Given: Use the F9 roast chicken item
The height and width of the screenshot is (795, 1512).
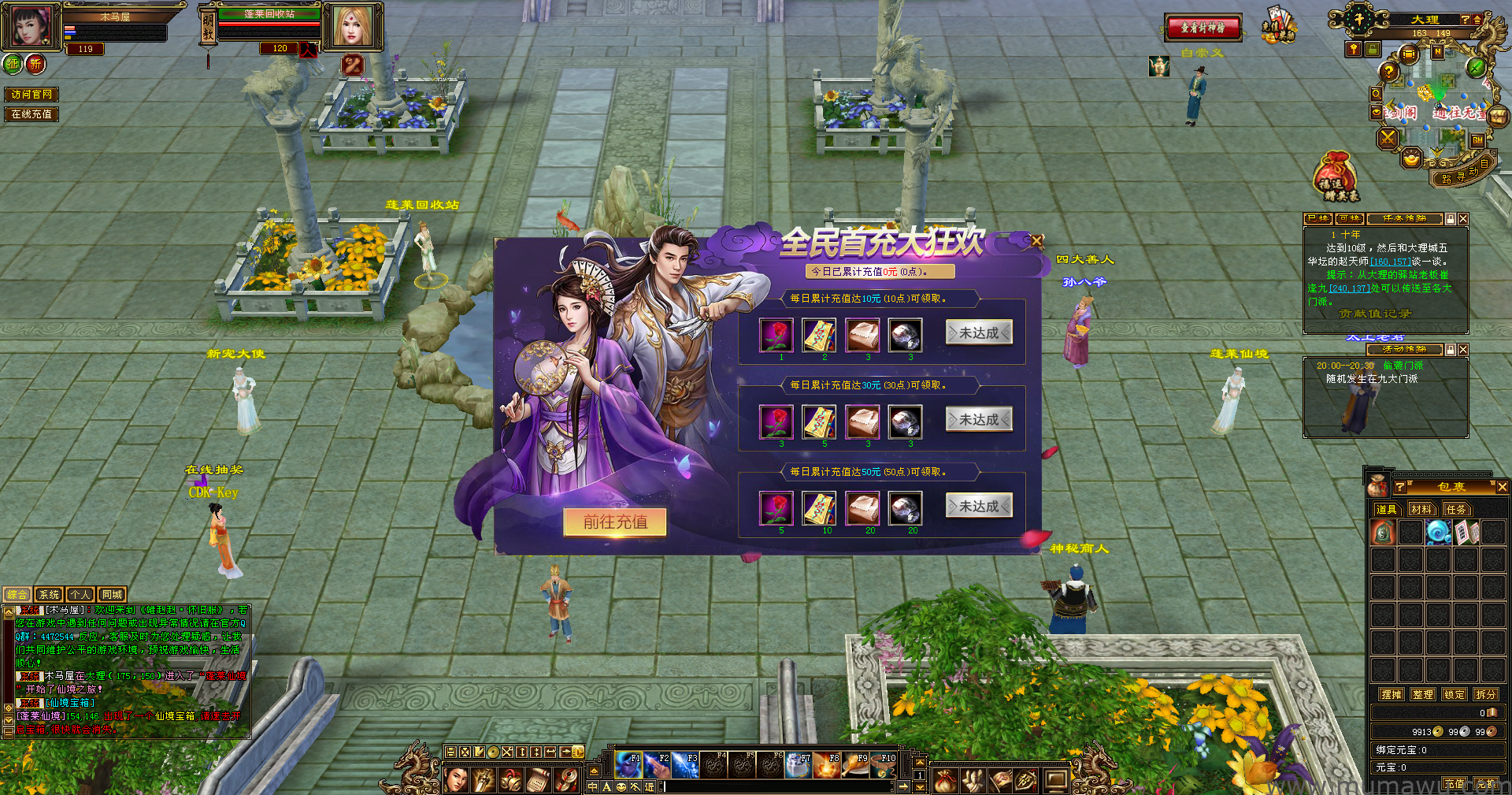Looking at the screenshot, I should point(855,765).
